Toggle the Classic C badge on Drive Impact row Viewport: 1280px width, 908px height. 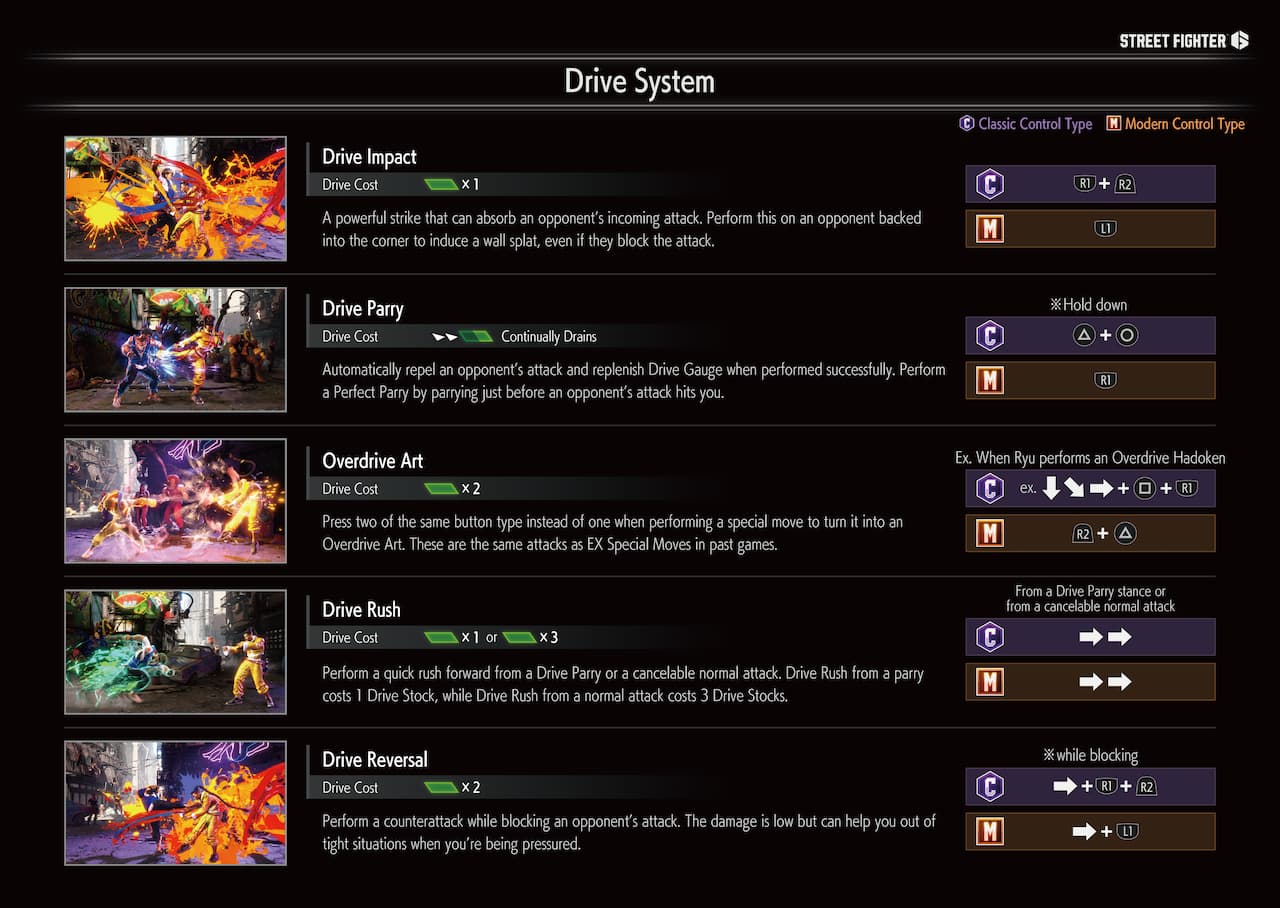(989, 183)
